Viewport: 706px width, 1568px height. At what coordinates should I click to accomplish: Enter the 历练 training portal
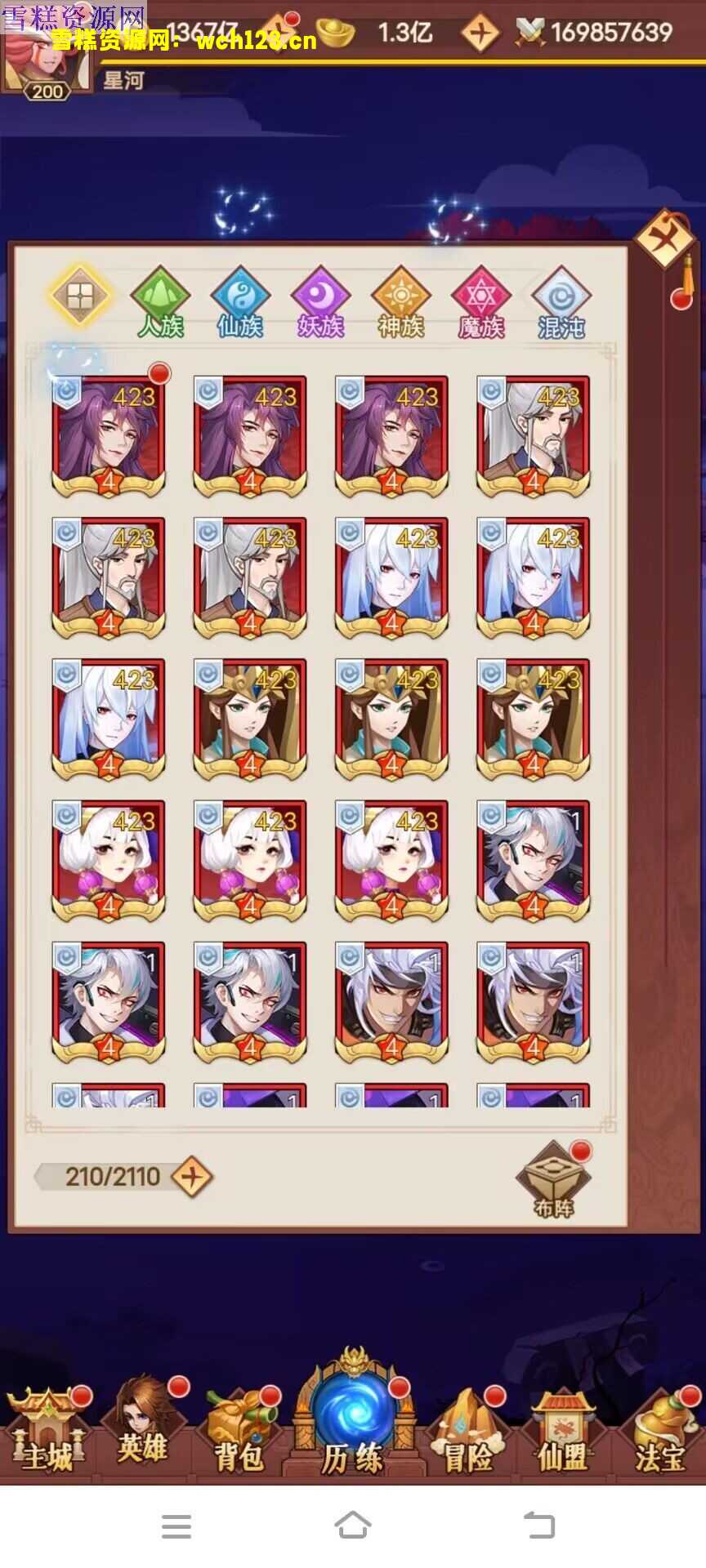353,1421
